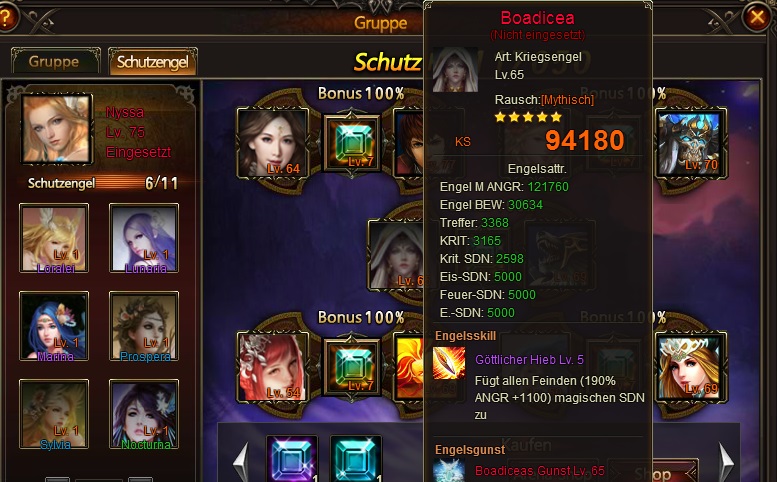This screenshot has height=482, width=777.
Task: Select the Lv. 54 red-haired hero slot
Action: click(272, 366)
